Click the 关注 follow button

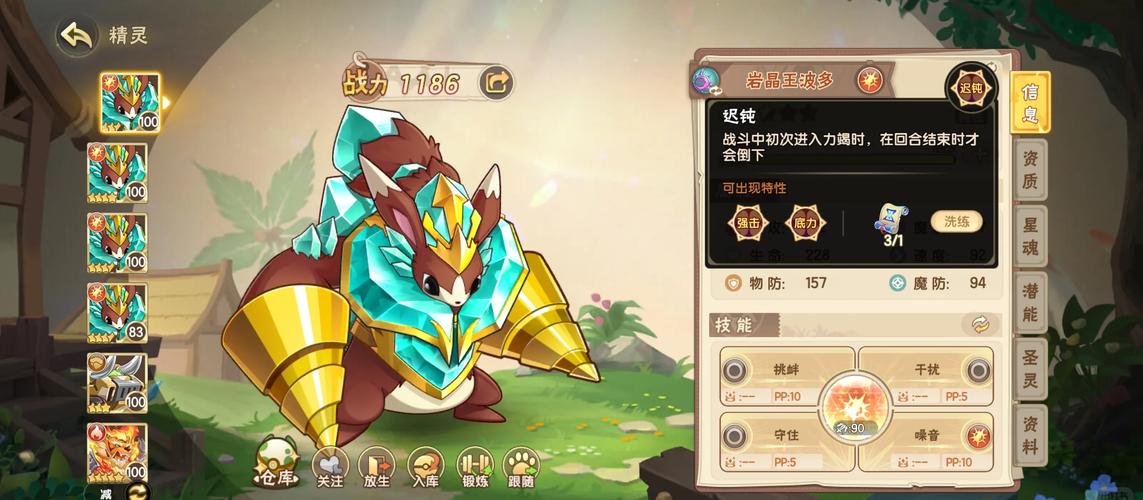(x=331, y=466)
